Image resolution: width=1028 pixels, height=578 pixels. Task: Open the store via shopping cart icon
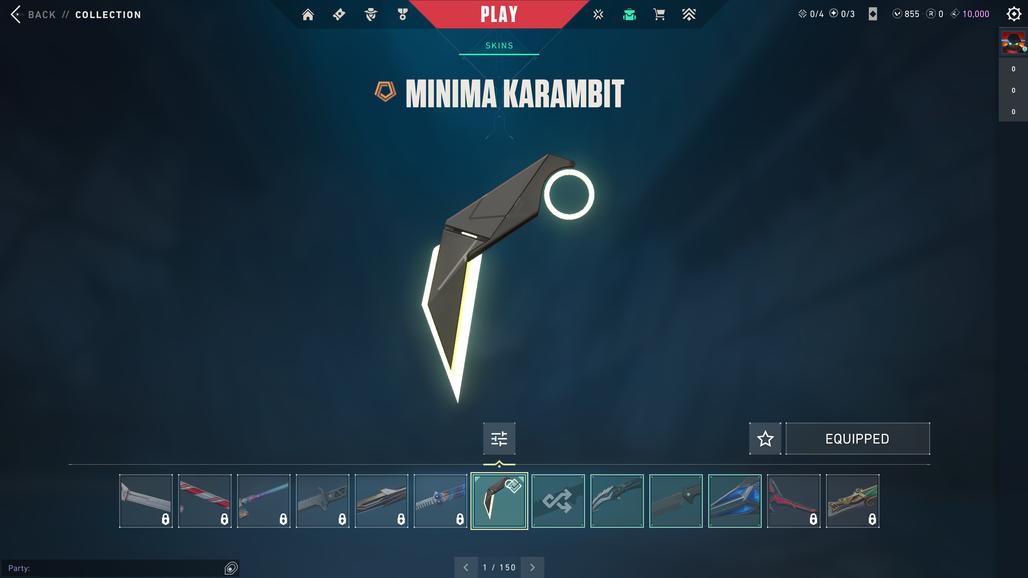click(659, 15)
